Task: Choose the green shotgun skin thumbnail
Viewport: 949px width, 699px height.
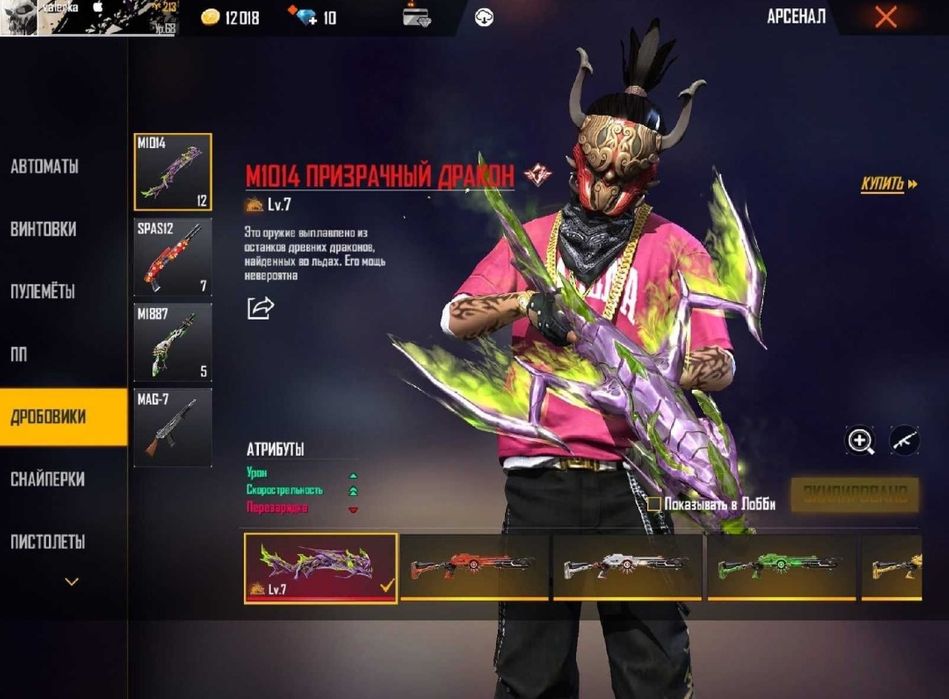Action: point(783,567)
